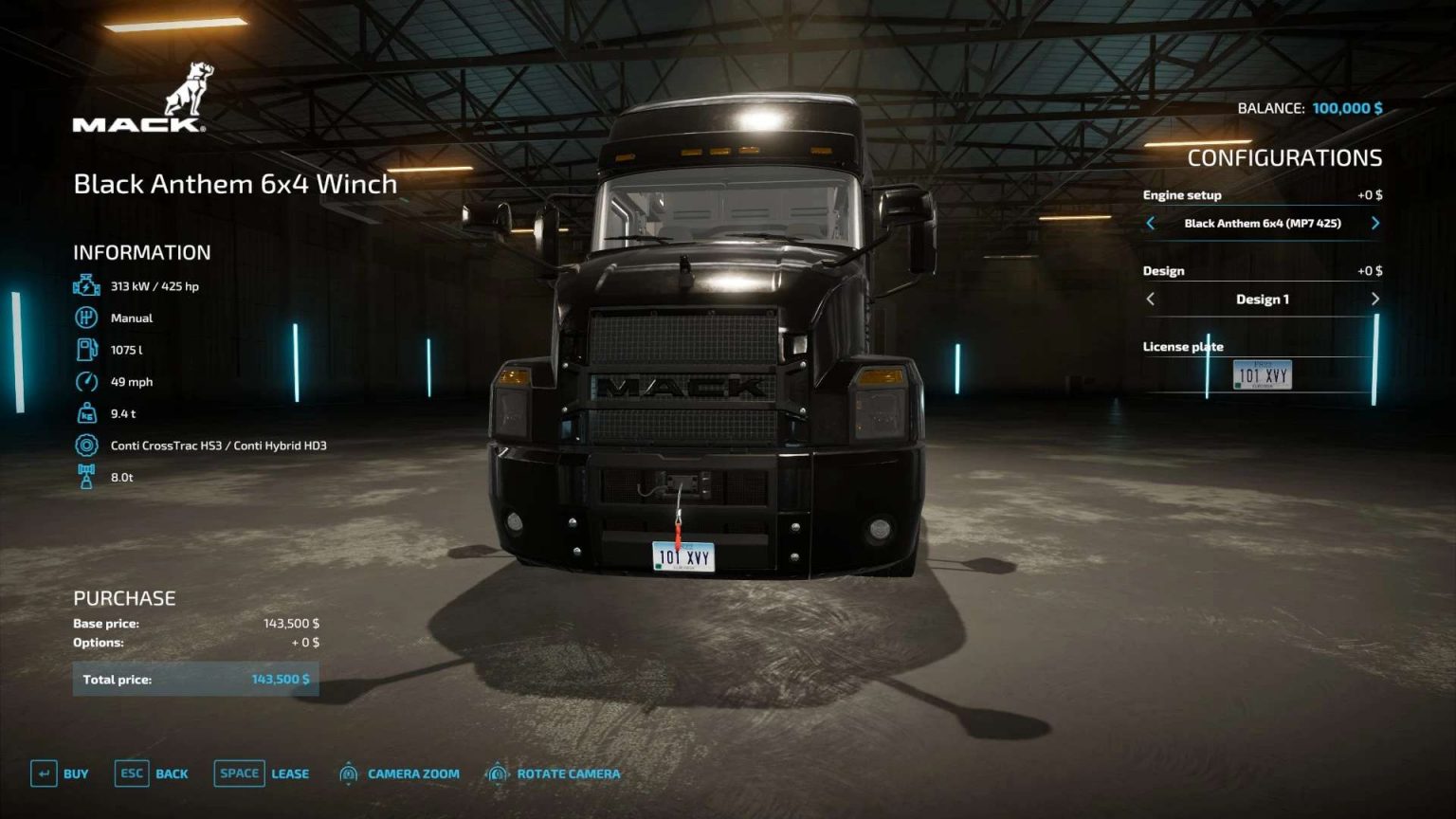Open the next Engine setup option

(1375, 223)
